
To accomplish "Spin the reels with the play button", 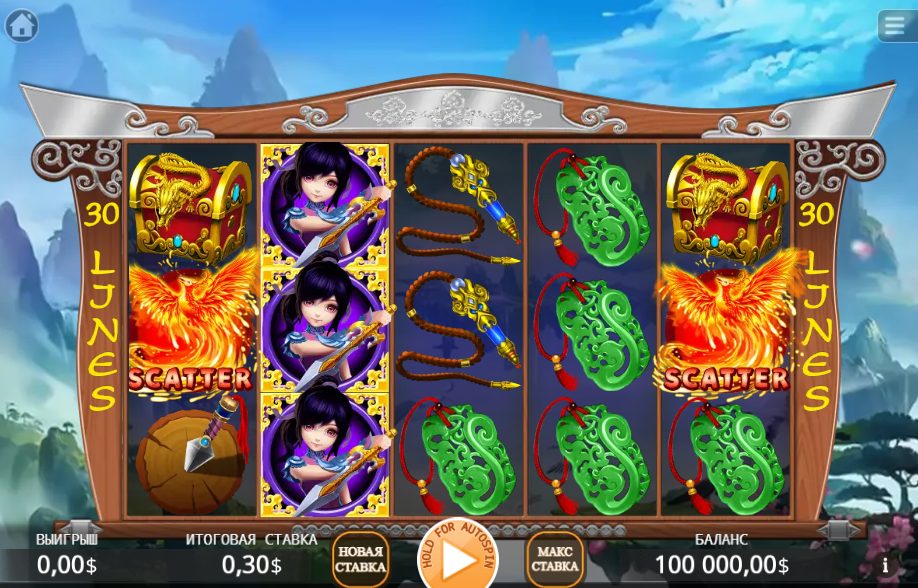I will coord(457,559).
